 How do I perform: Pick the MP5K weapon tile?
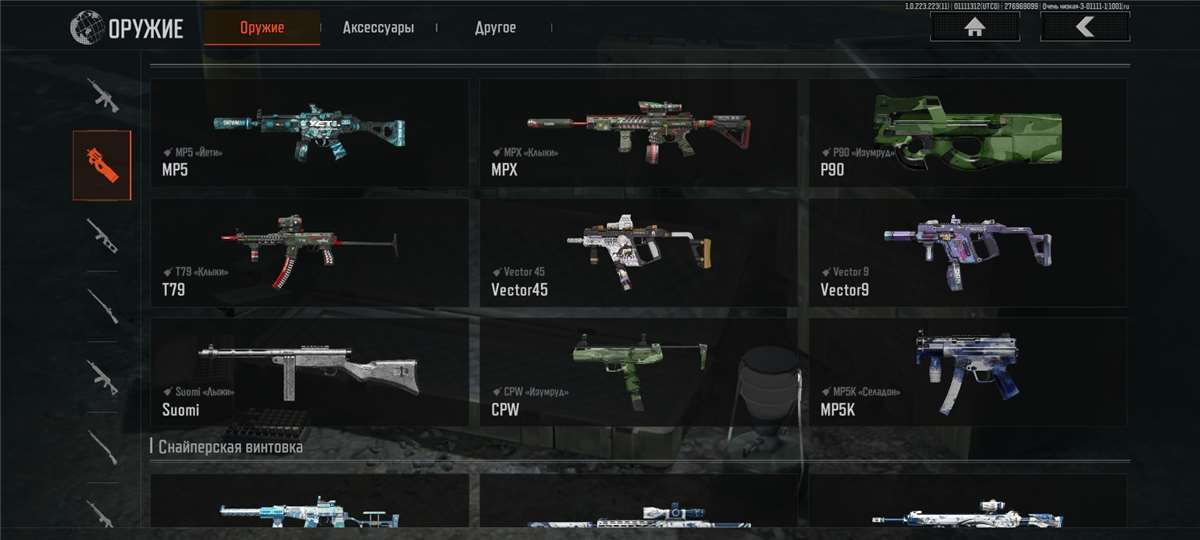[x=967, y=373]
